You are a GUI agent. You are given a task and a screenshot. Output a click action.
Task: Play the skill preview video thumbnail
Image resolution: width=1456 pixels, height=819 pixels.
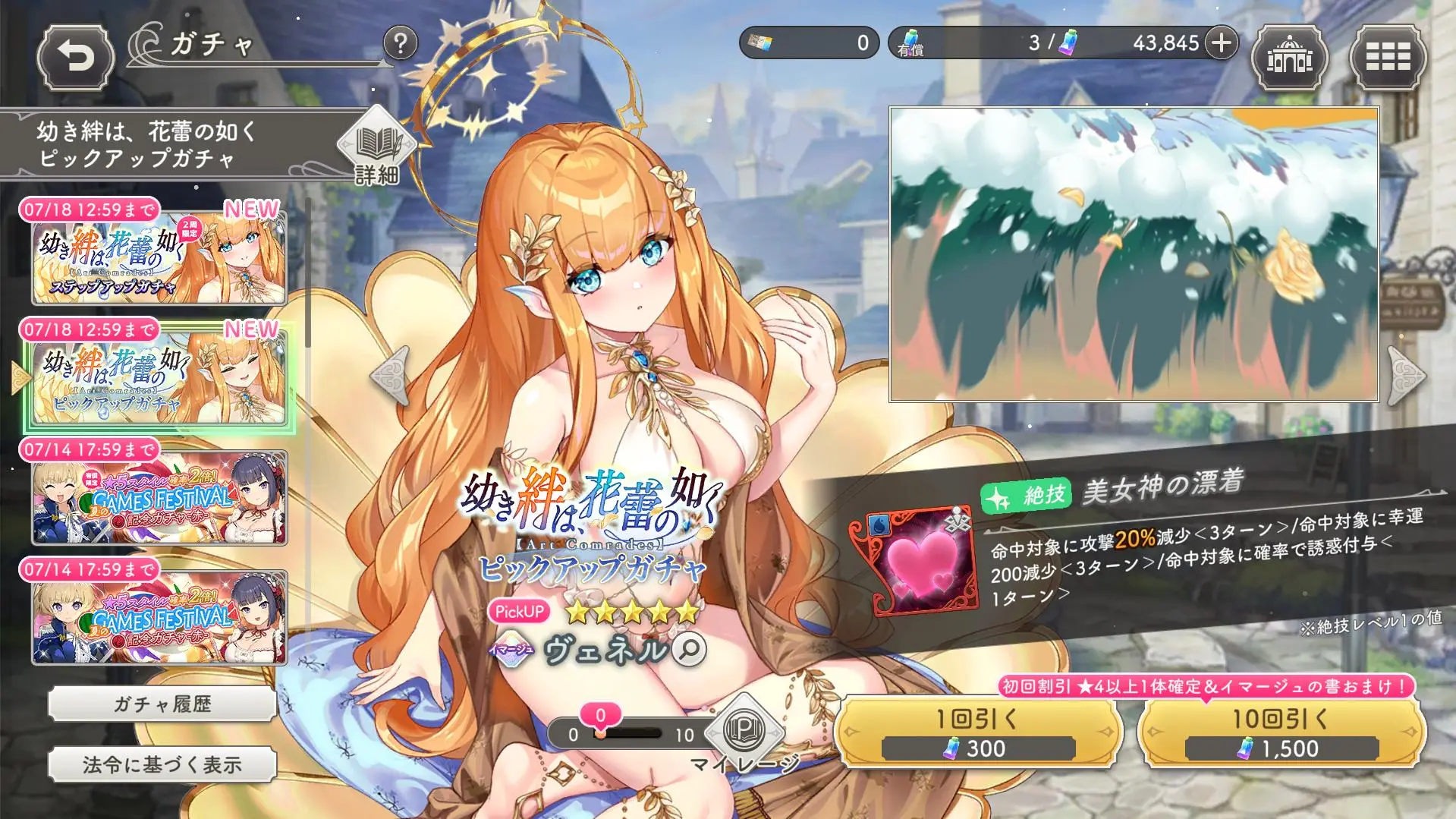click(1134, 254)
